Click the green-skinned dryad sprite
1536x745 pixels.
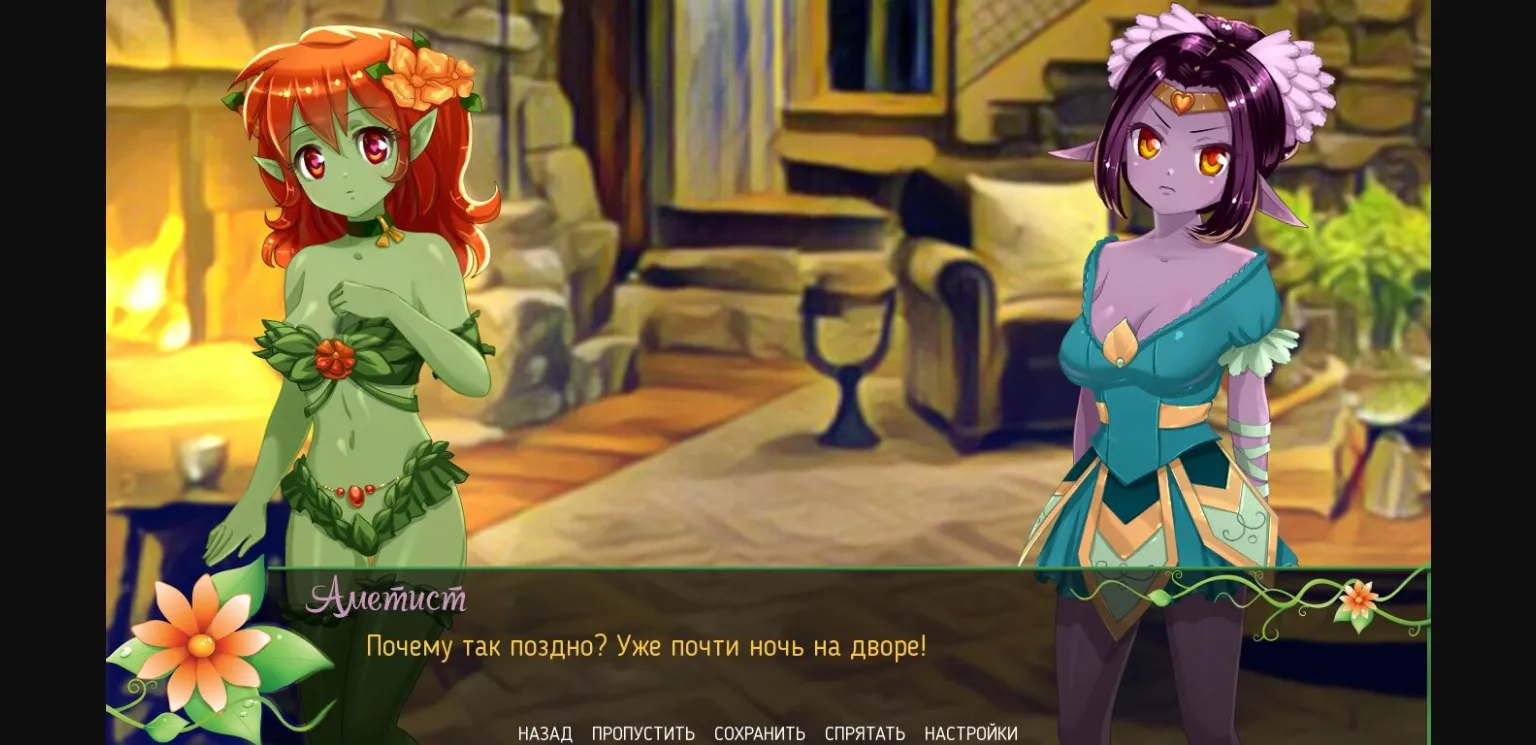350,300
